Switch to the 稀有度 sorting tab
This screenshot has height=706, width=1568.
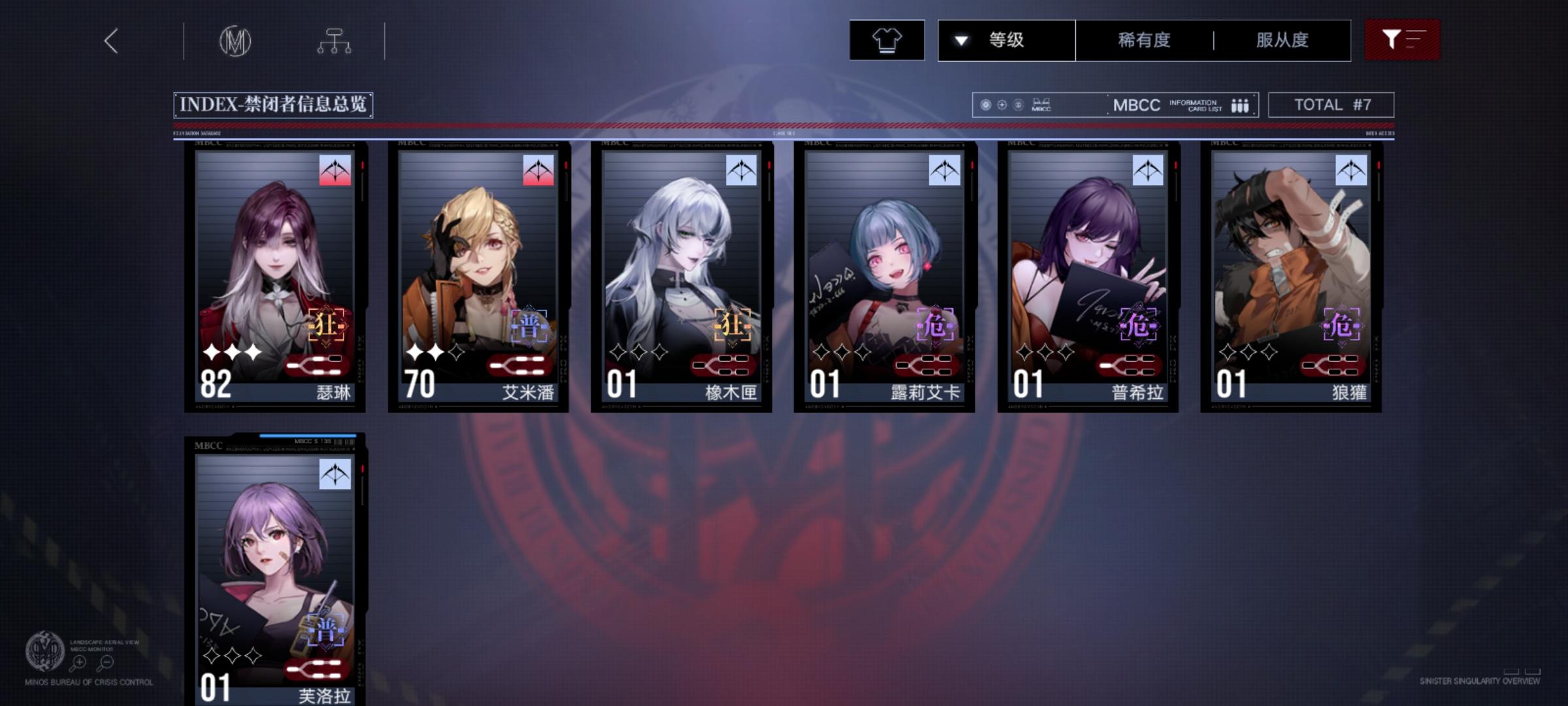[x=1143, y=41]
